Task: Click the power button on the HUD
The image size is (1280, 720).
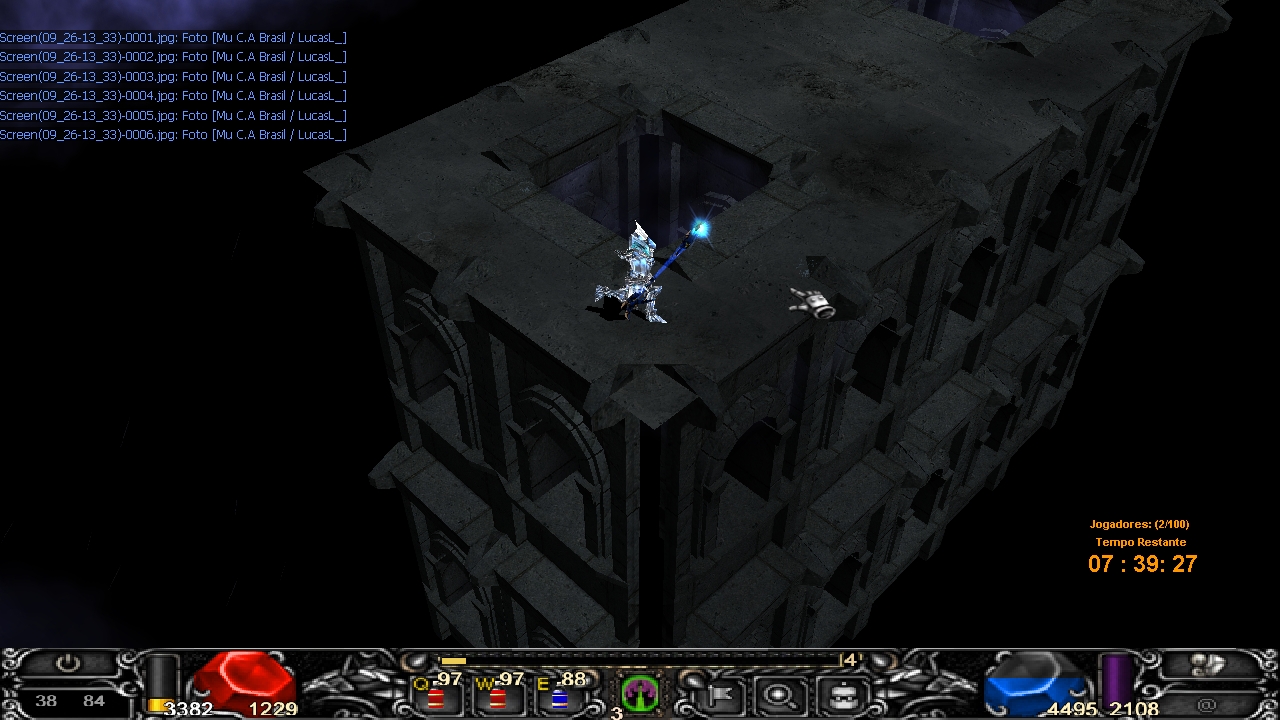Action: coord(67,664)
